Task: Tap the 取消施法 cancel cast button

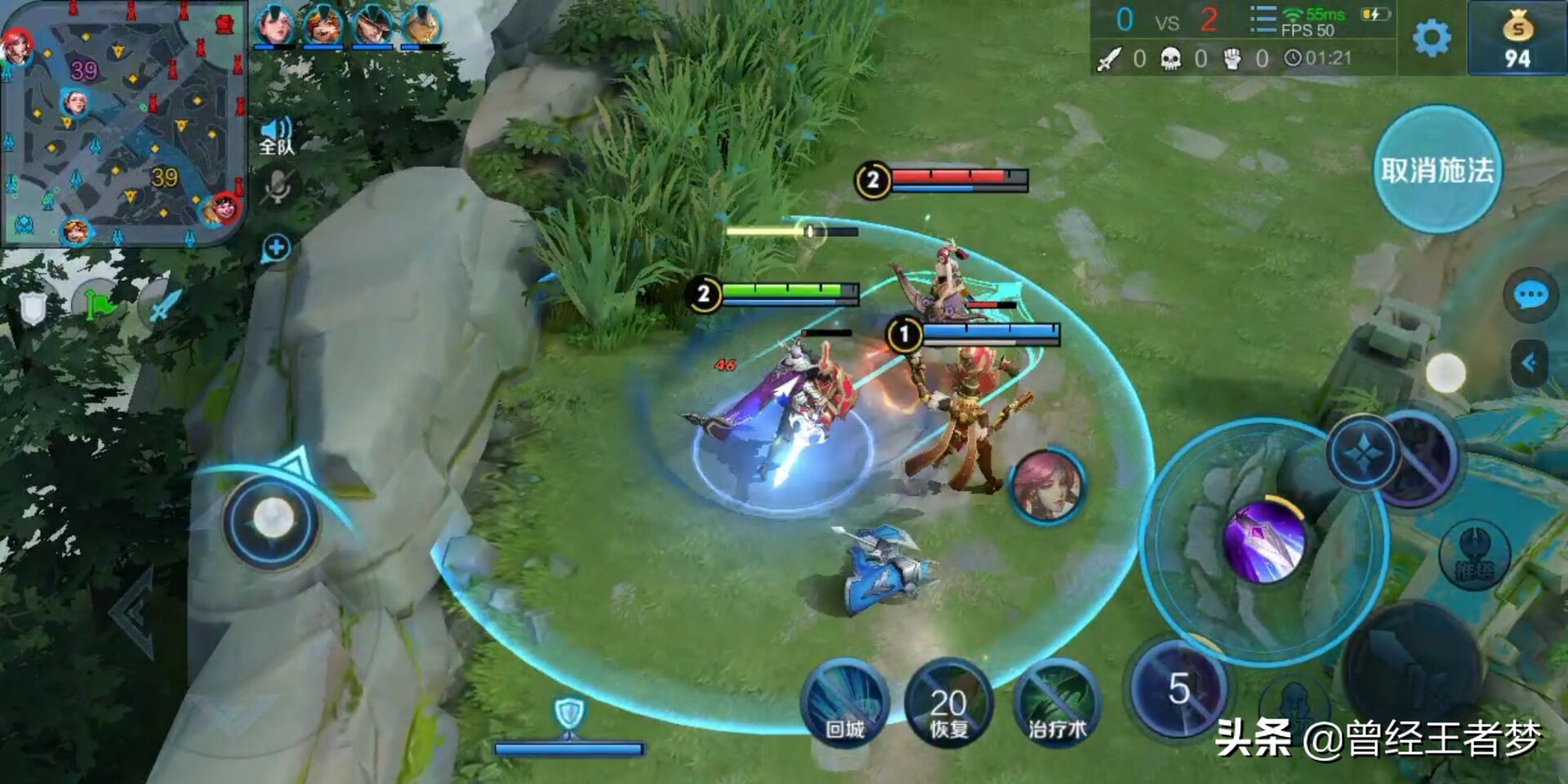Action: 1437,170
